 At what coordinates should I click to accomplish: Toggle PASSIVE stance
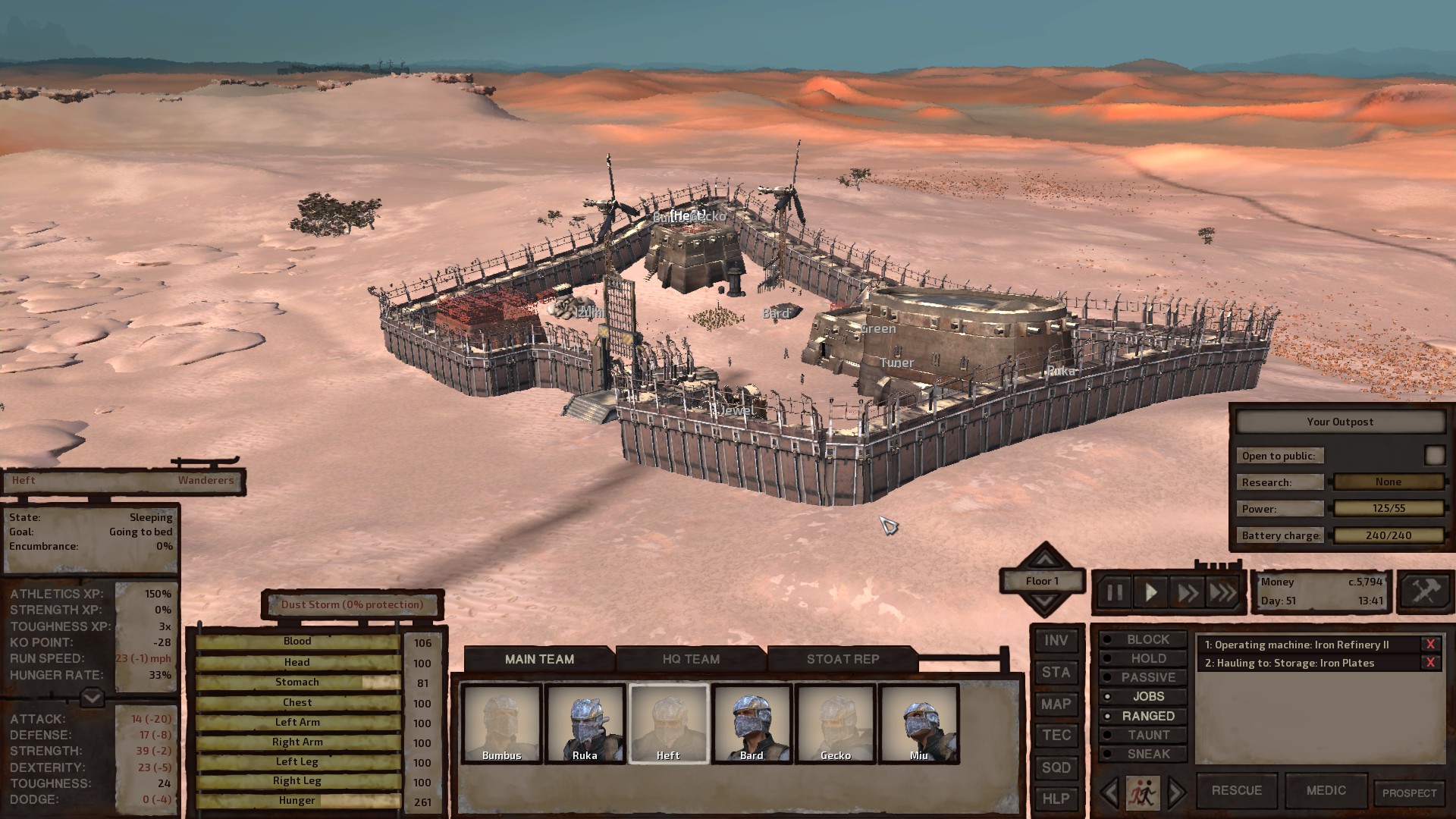[x=1147, y=677]
